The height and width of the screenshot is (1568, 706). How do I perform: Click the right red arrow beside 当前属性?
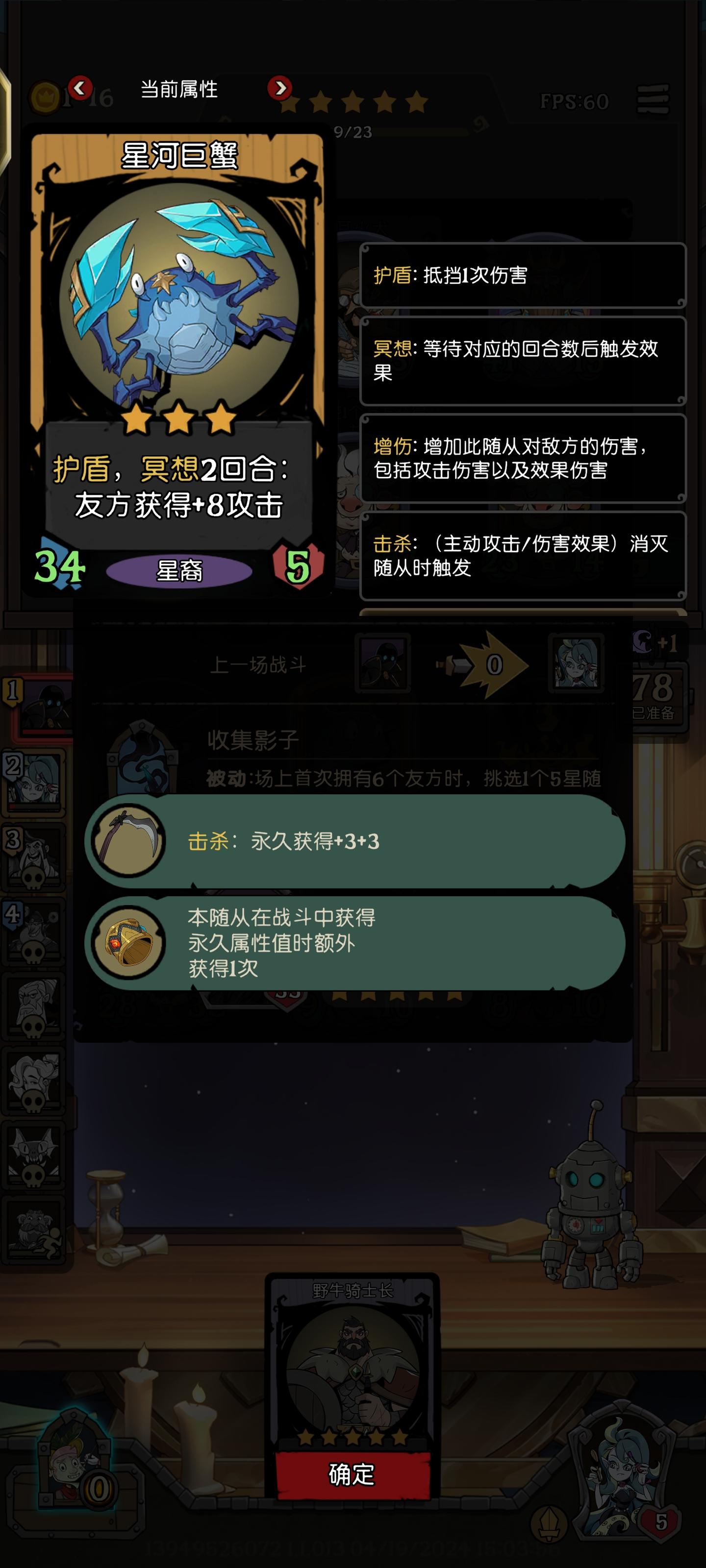pos(279,88)
